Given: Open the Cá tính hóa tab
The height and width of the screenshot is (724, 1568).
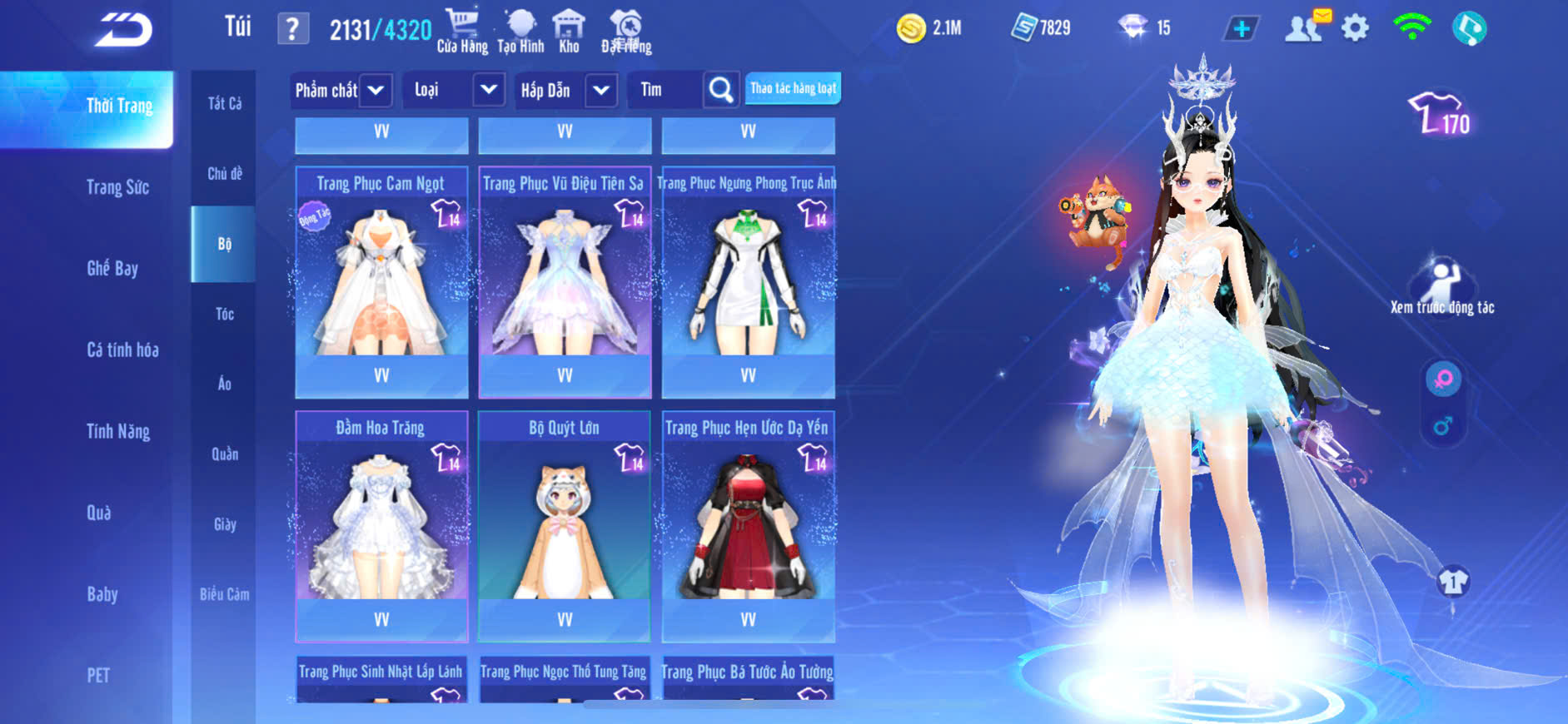Looking at the screenshot, I should tap(122, 350).
